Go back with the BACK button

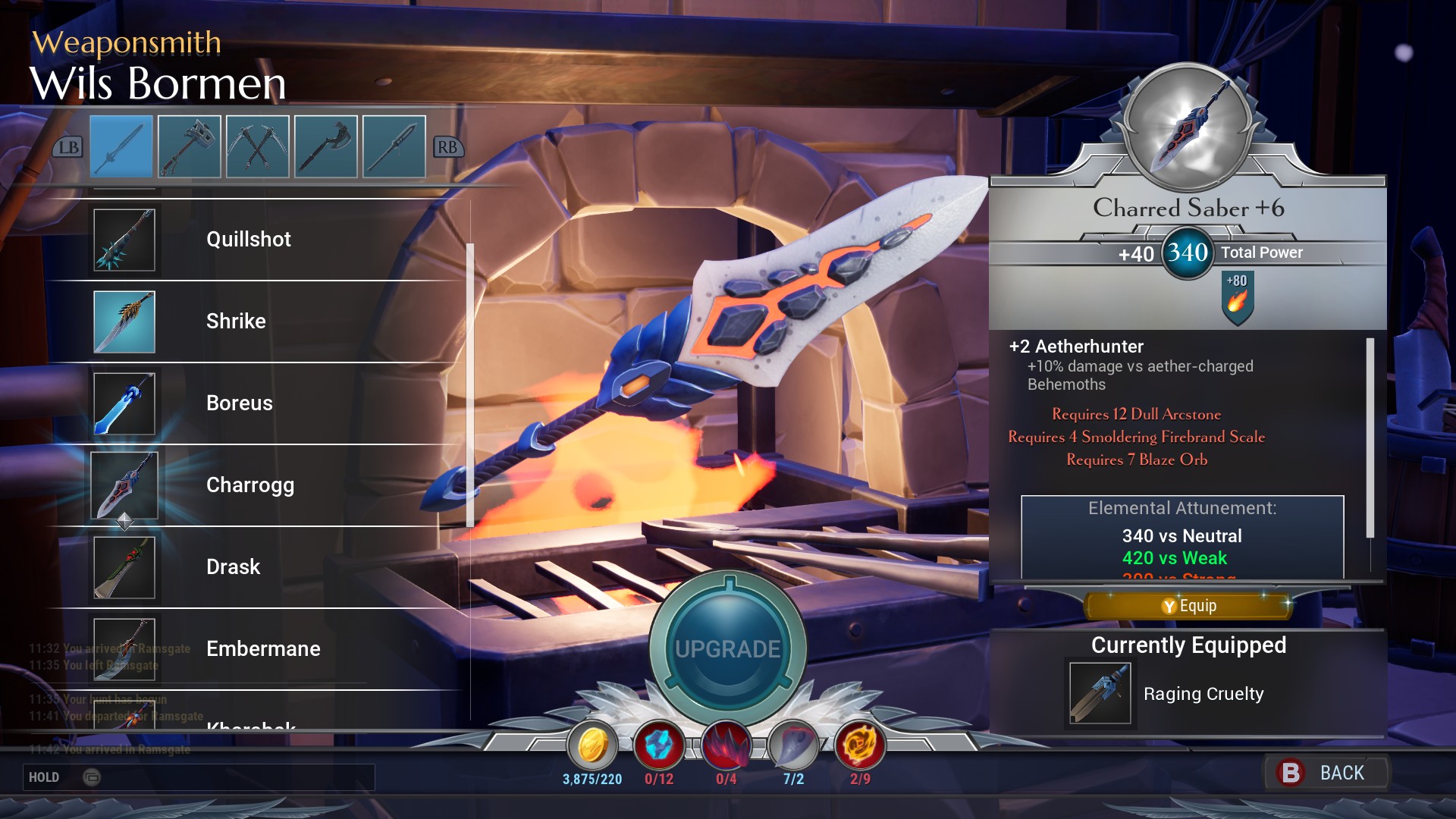[x=1326, y=773]
